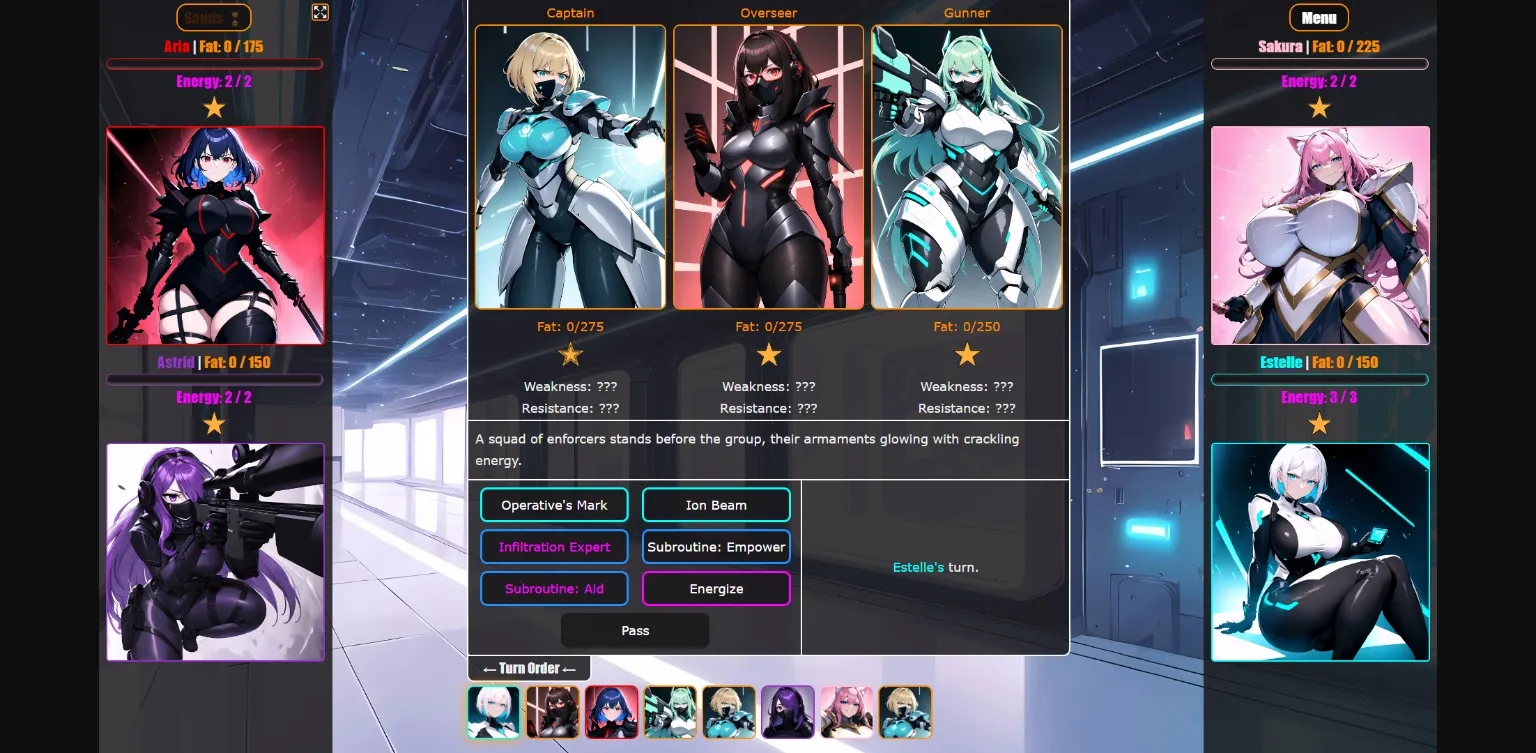The width and height of the screenshot is (1536, 753).
Task: Click the Captain's energy star
Action: 570,354
